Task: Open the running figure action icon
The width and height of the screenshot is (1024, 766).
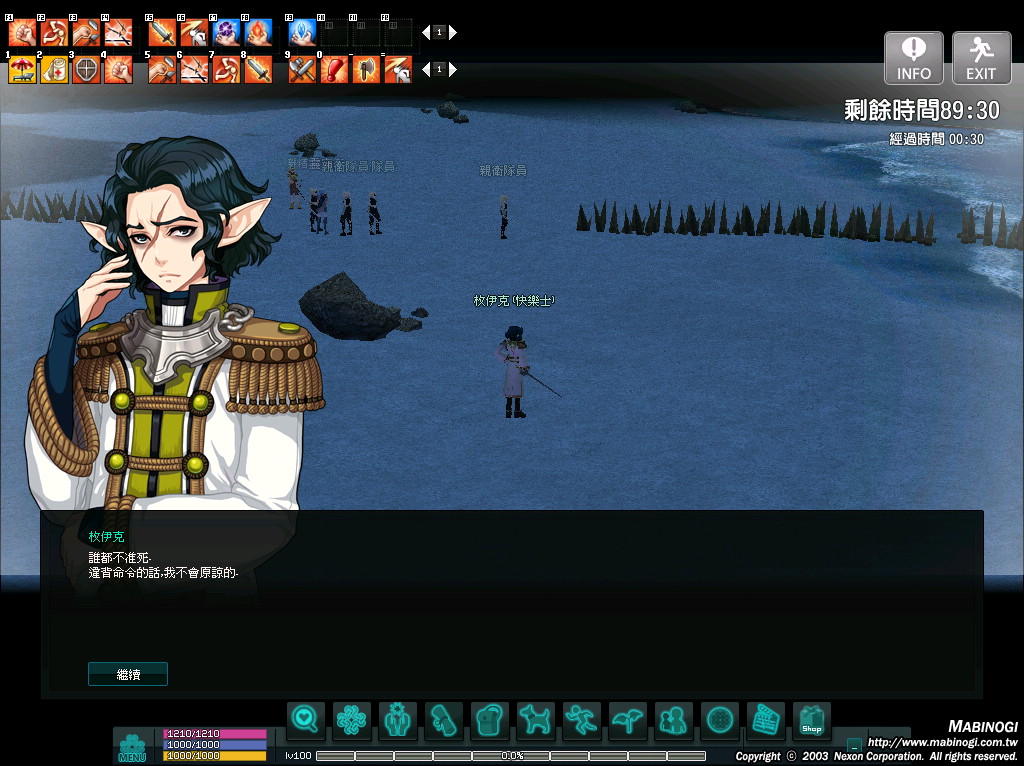Action: (581, 719)
